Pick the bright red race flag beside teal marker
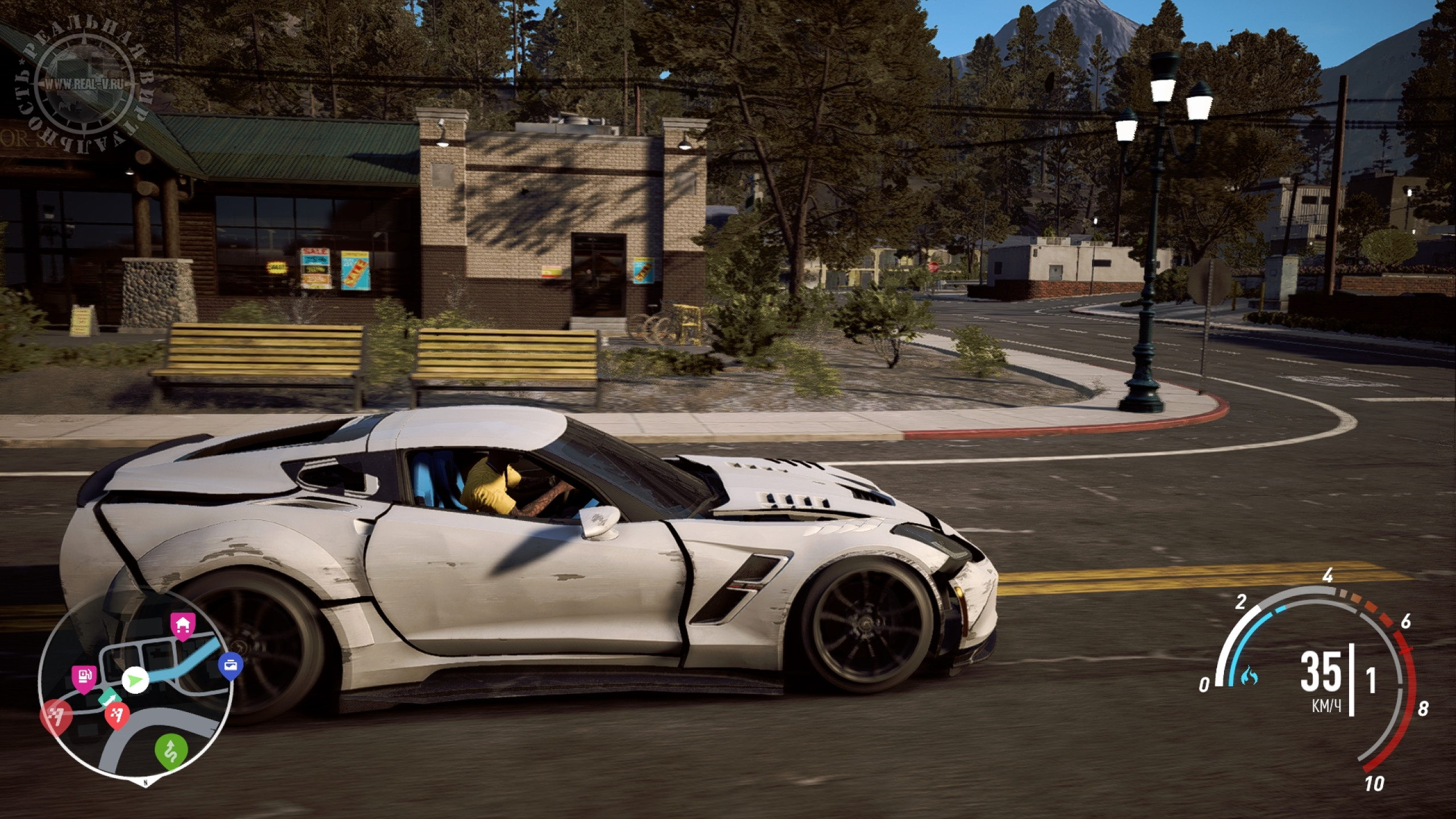This screenshot has width=1456, height=819. tap(118, 716)
